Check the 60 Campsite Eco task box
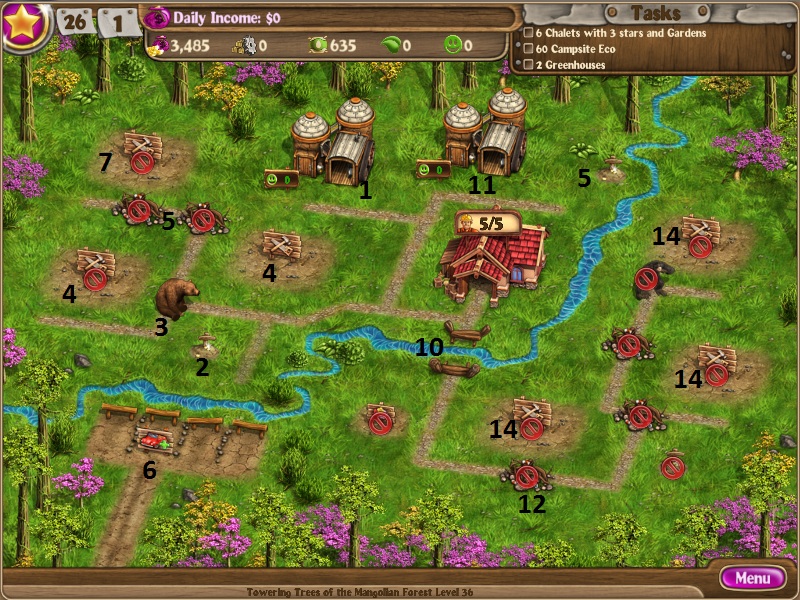 click(x=528, y=49)
